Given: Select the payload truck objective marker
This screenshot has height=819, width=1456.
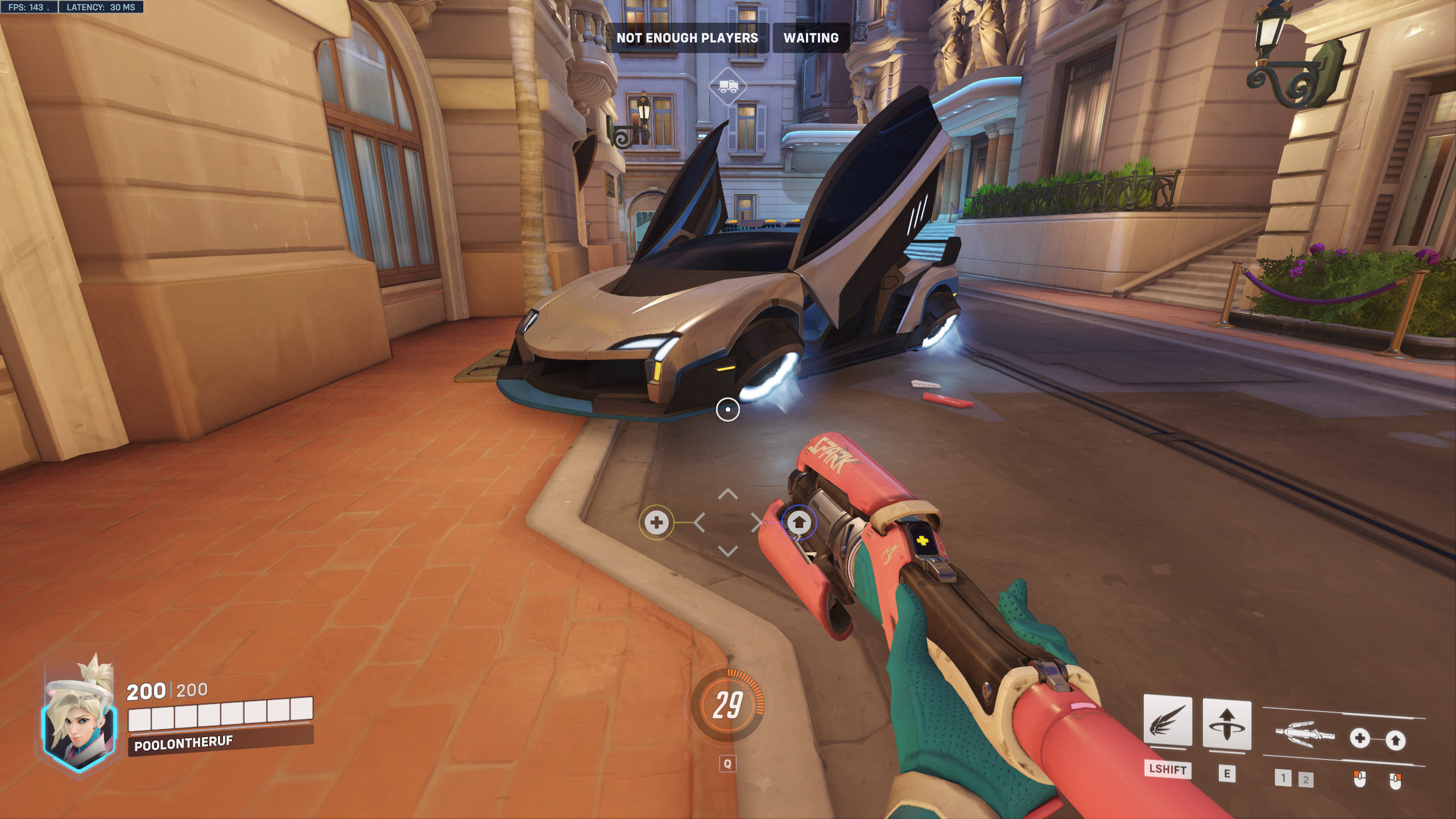Looking at the screenshot, I should (728, 86).
